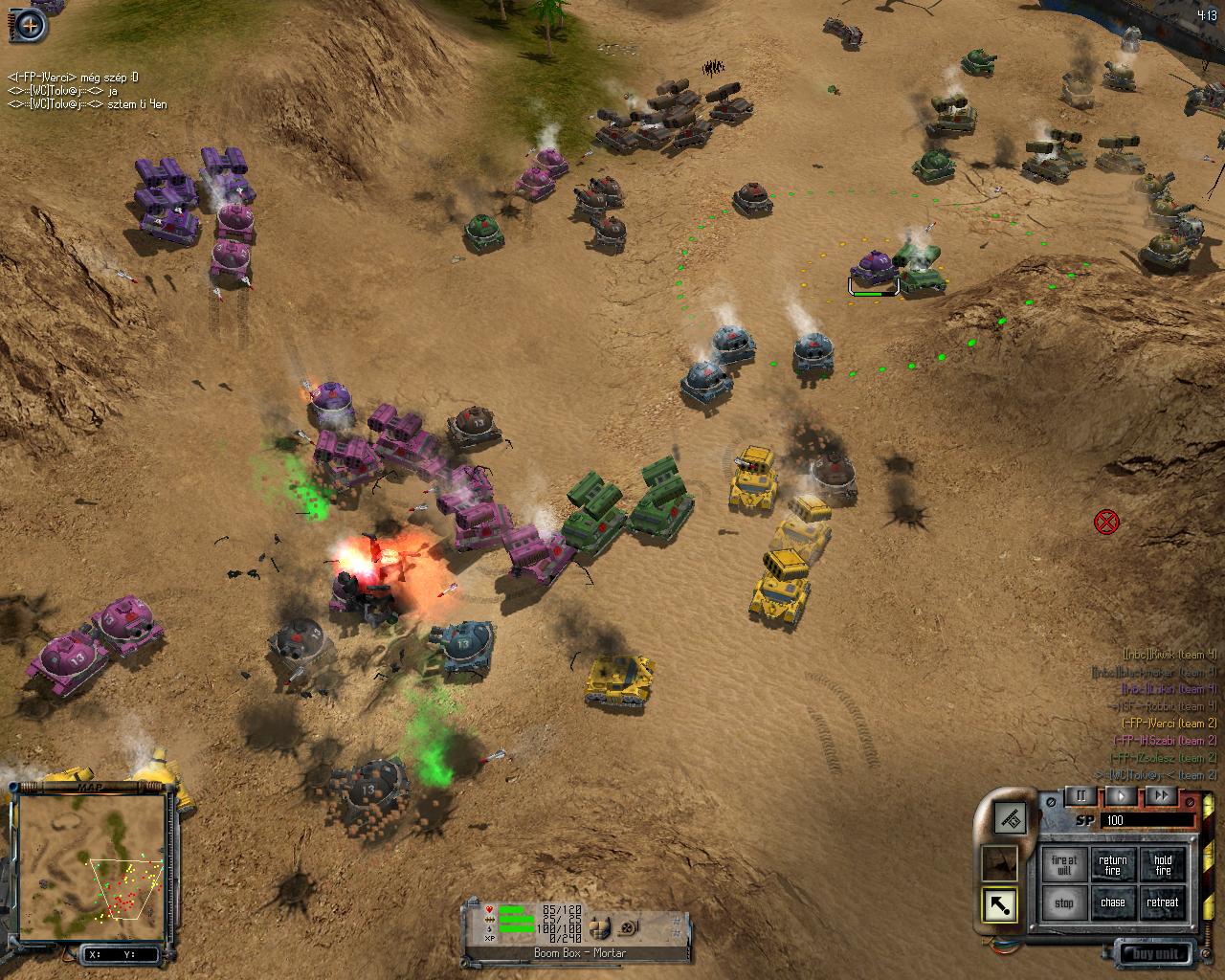This screenshot has width=1225, height=980.
Task: Click the armor plating upgrade icon
Action: (600, 926)
